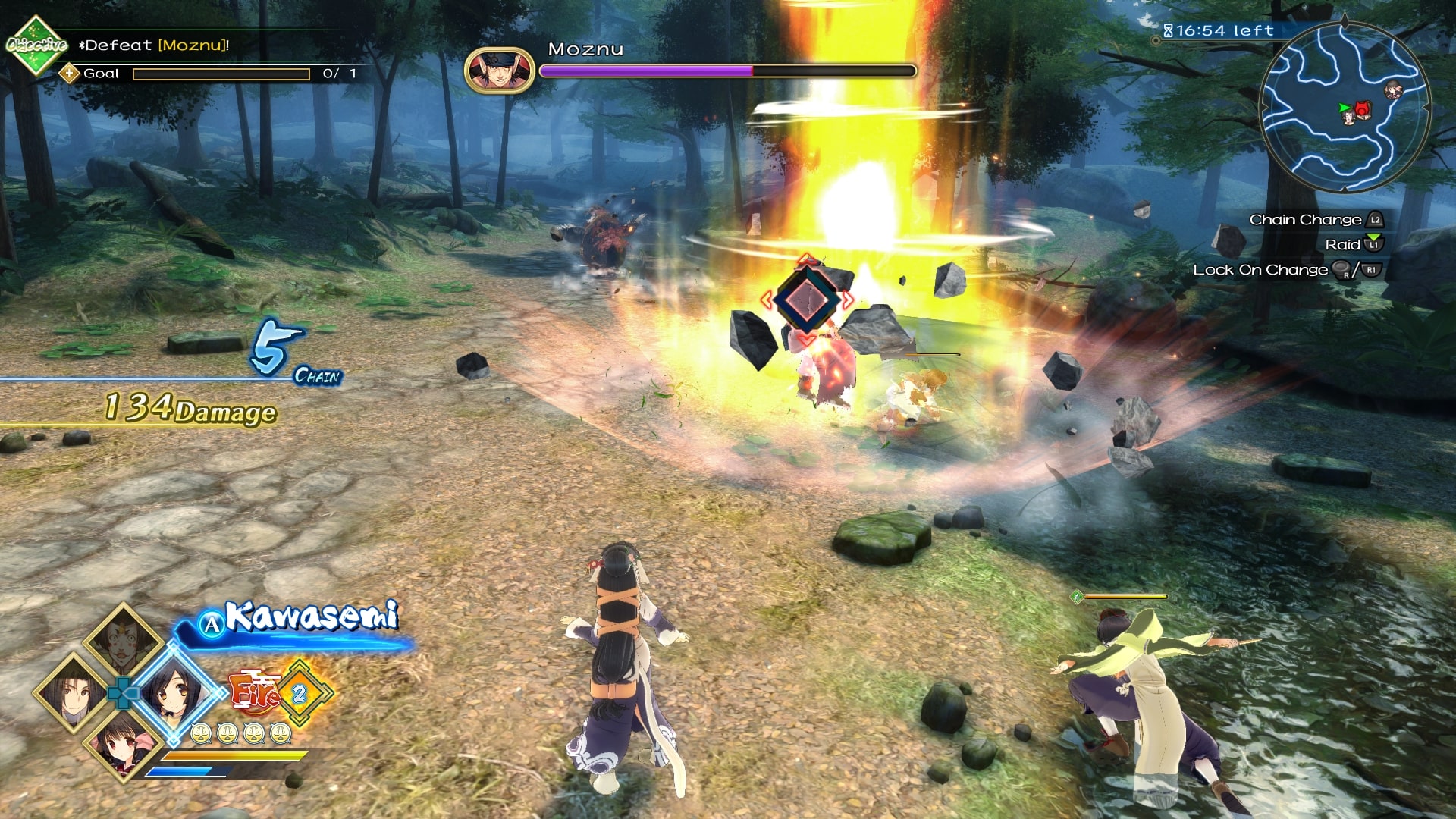Click the highlighted active character portrait

click(x=174, y=692)
